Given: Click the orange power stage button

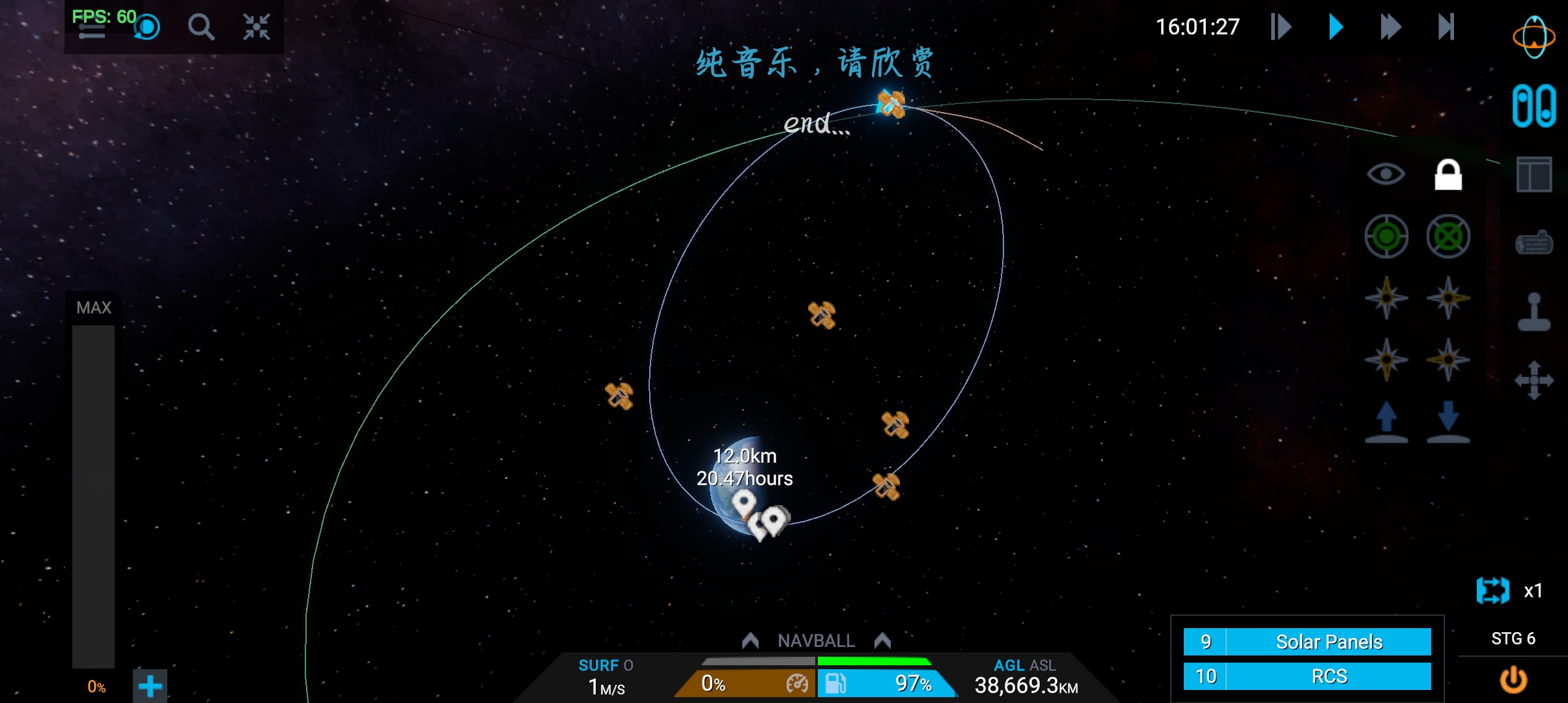Looking at the screenshot, I should click(x=1513, y=680).
